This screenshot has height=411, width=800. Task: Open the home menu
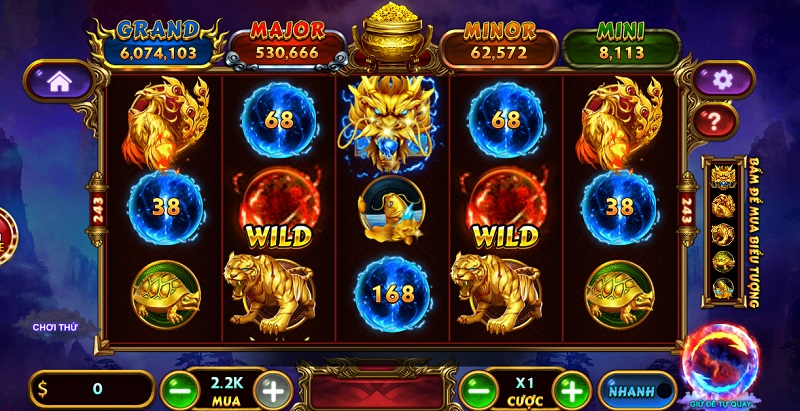tap(59, 83)
